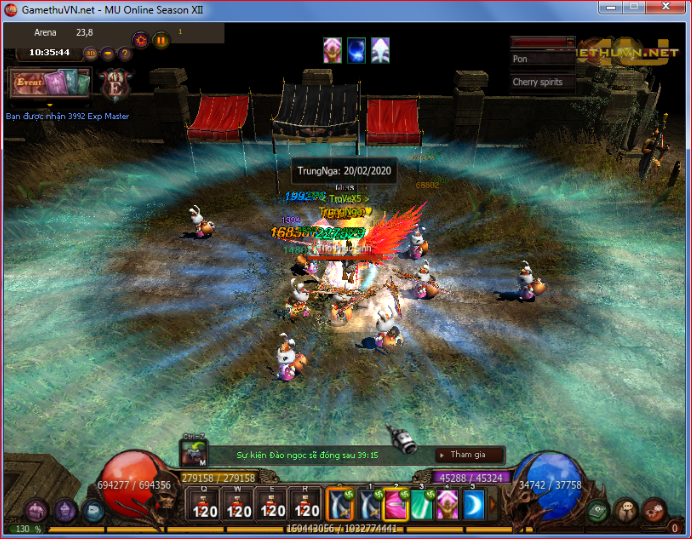The height and width of the screenshot is (539, 692).
Task: Use the W potion slot
Action: point(239,505)
